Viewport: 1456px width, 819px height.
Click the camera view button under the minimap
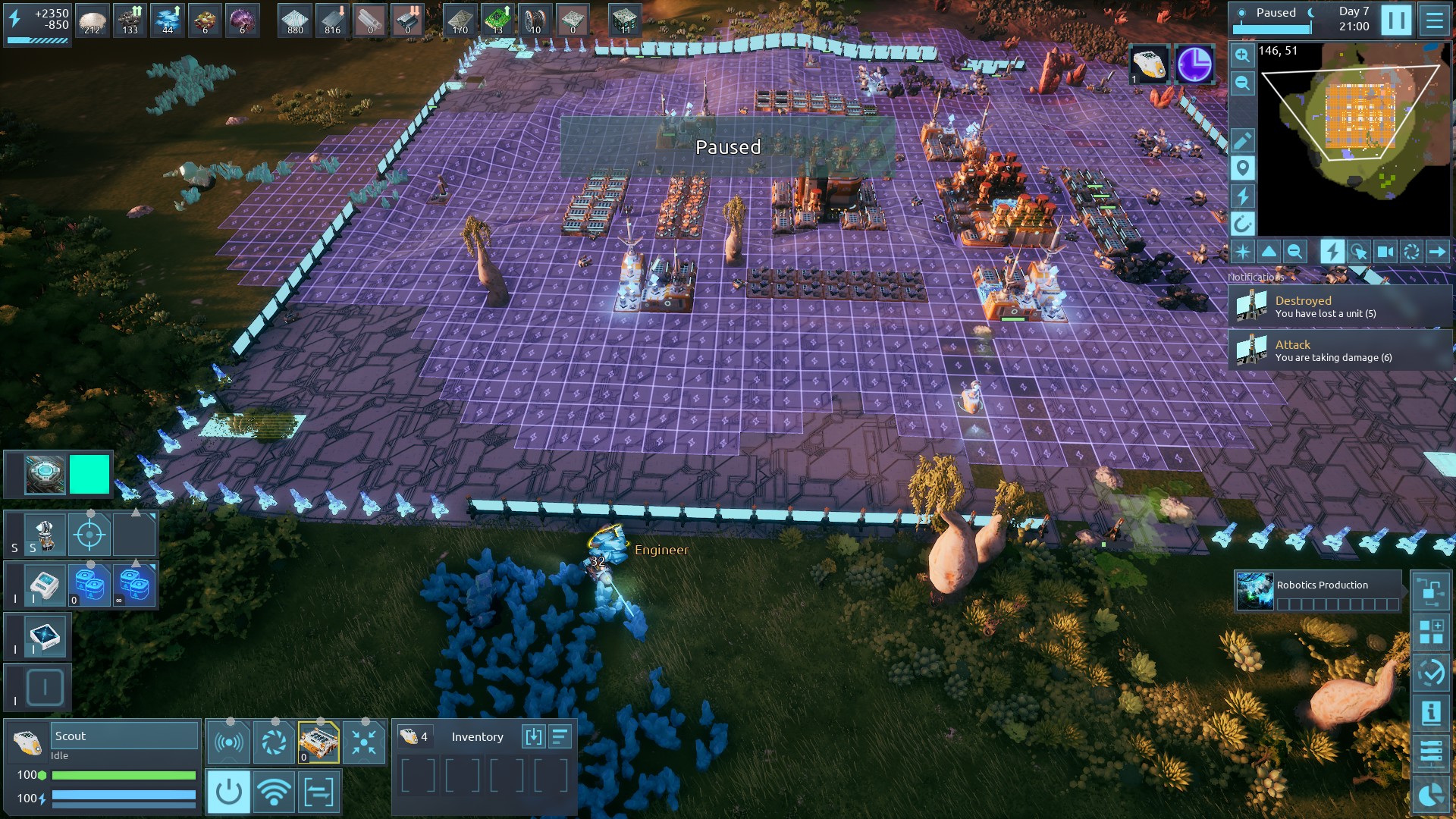click(x=1385, y=252)
